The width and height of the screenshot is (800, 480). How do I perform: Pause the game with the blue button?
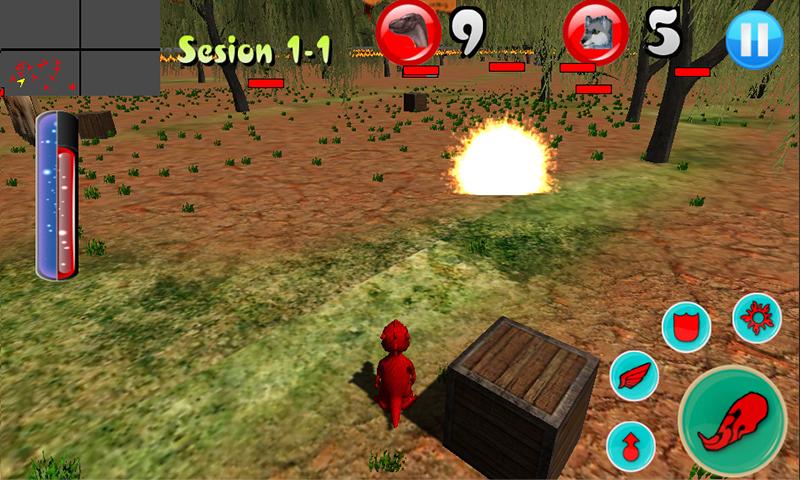(754, 40)
